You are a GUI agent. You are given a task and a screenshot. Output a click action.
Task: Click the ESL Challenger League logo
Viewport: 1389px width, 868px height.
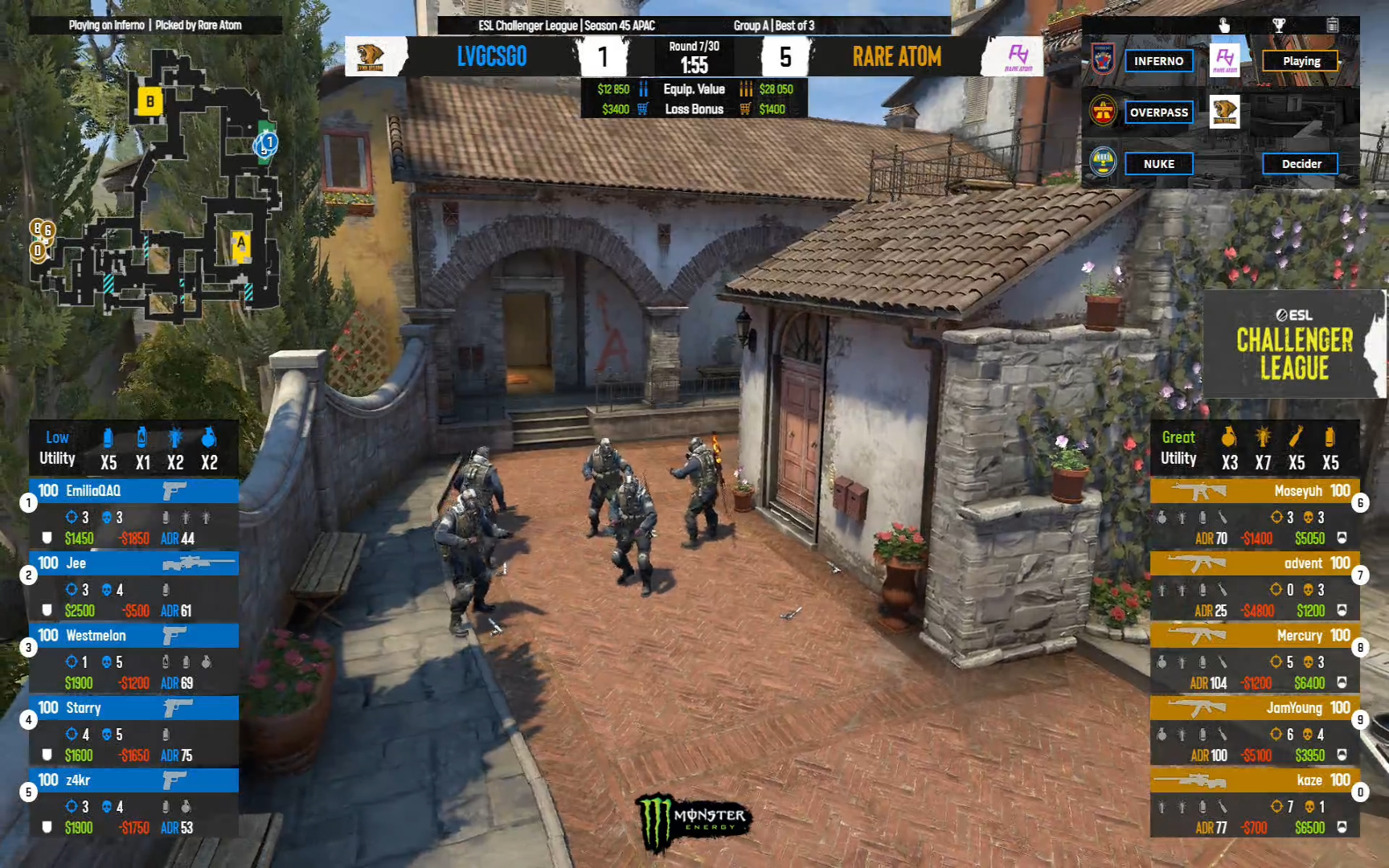(1294, 344)
